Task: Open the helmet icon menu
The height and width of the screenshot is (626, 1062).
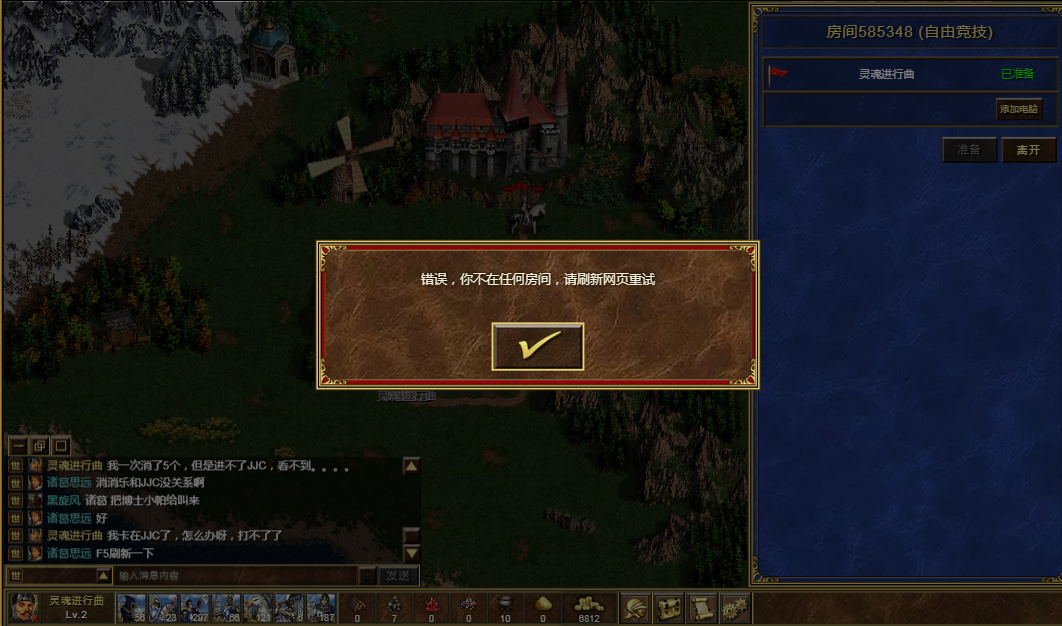Action: pos(634,607)
